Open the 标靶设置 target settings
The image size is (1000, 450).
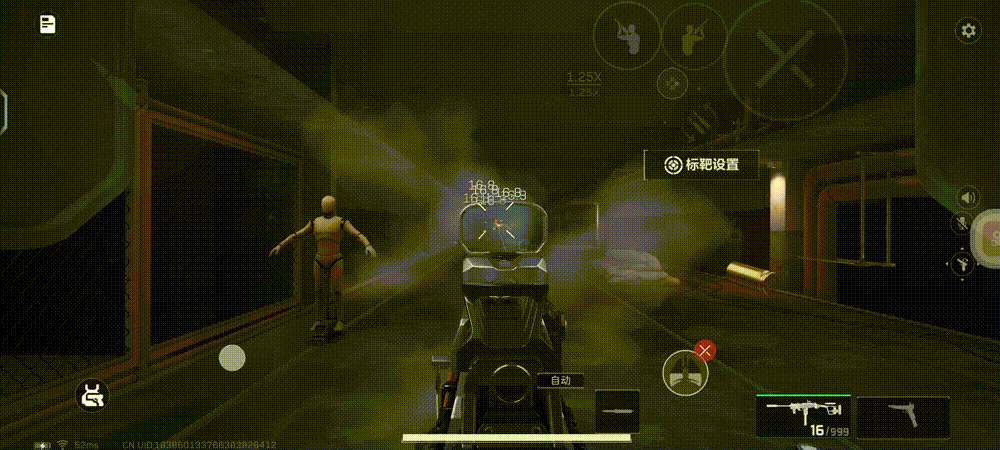(701, 165)
